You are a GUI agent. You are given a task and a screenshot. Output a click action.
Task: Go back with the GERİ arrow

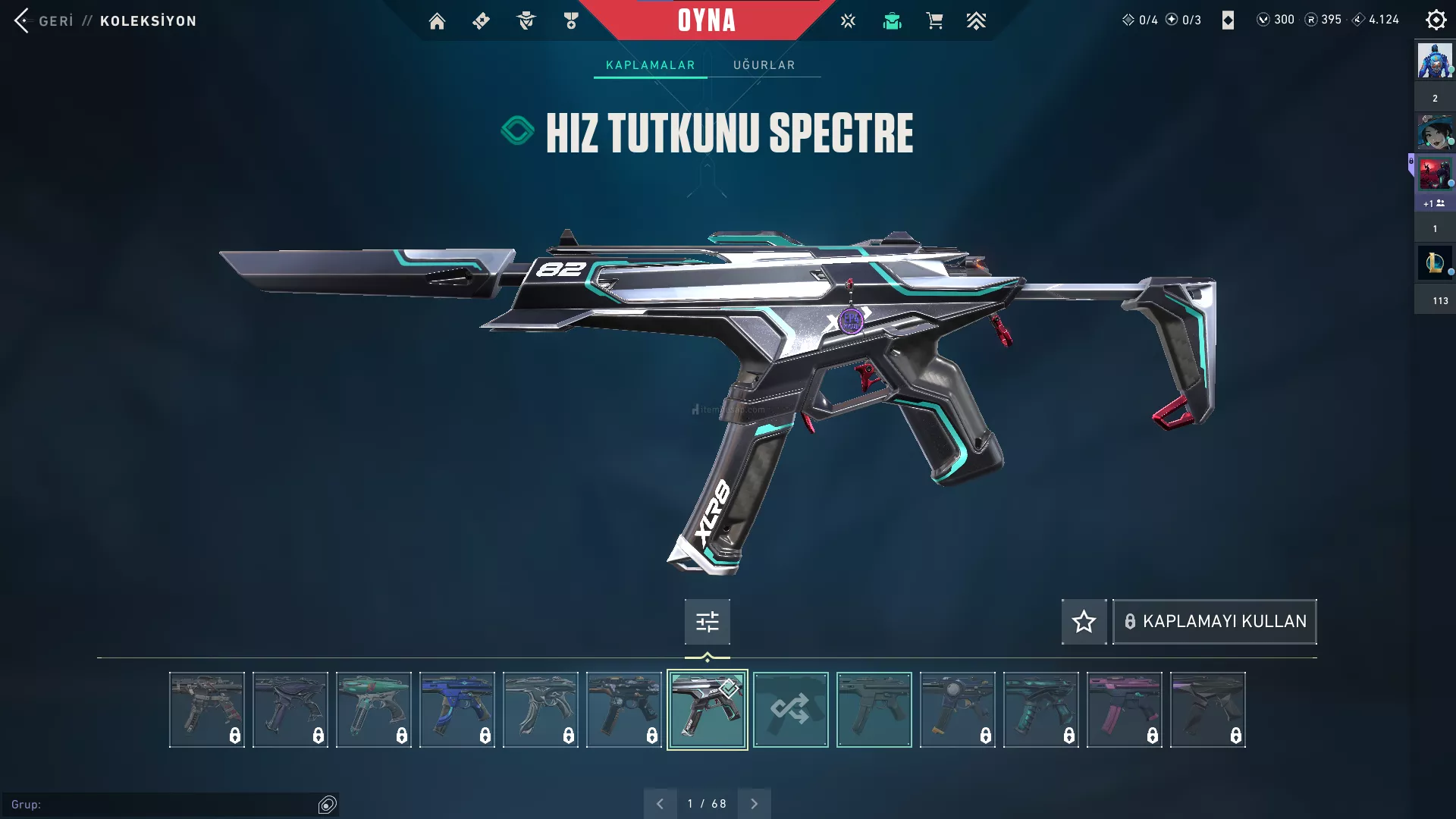[x=23, y=20]
